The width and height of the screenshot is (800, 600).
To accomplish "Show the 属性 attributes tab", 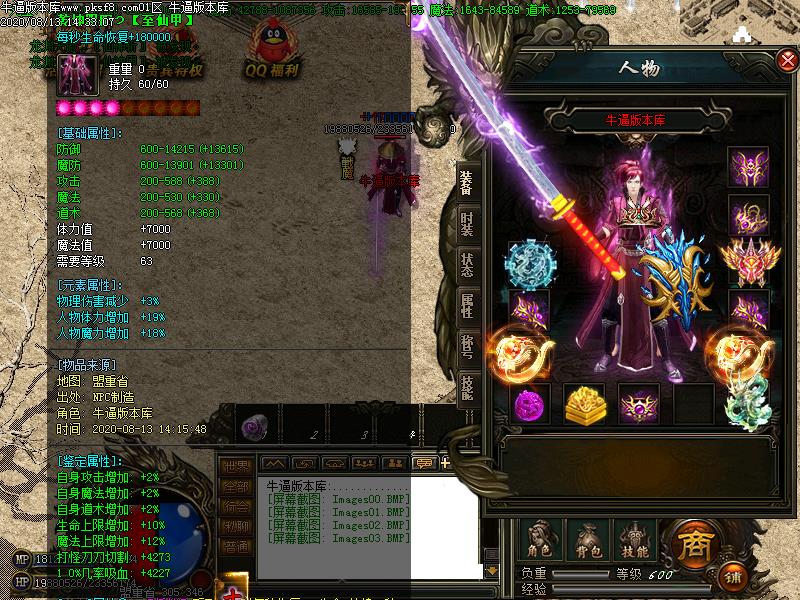I will pyautogui.click(x=467, y=306).
